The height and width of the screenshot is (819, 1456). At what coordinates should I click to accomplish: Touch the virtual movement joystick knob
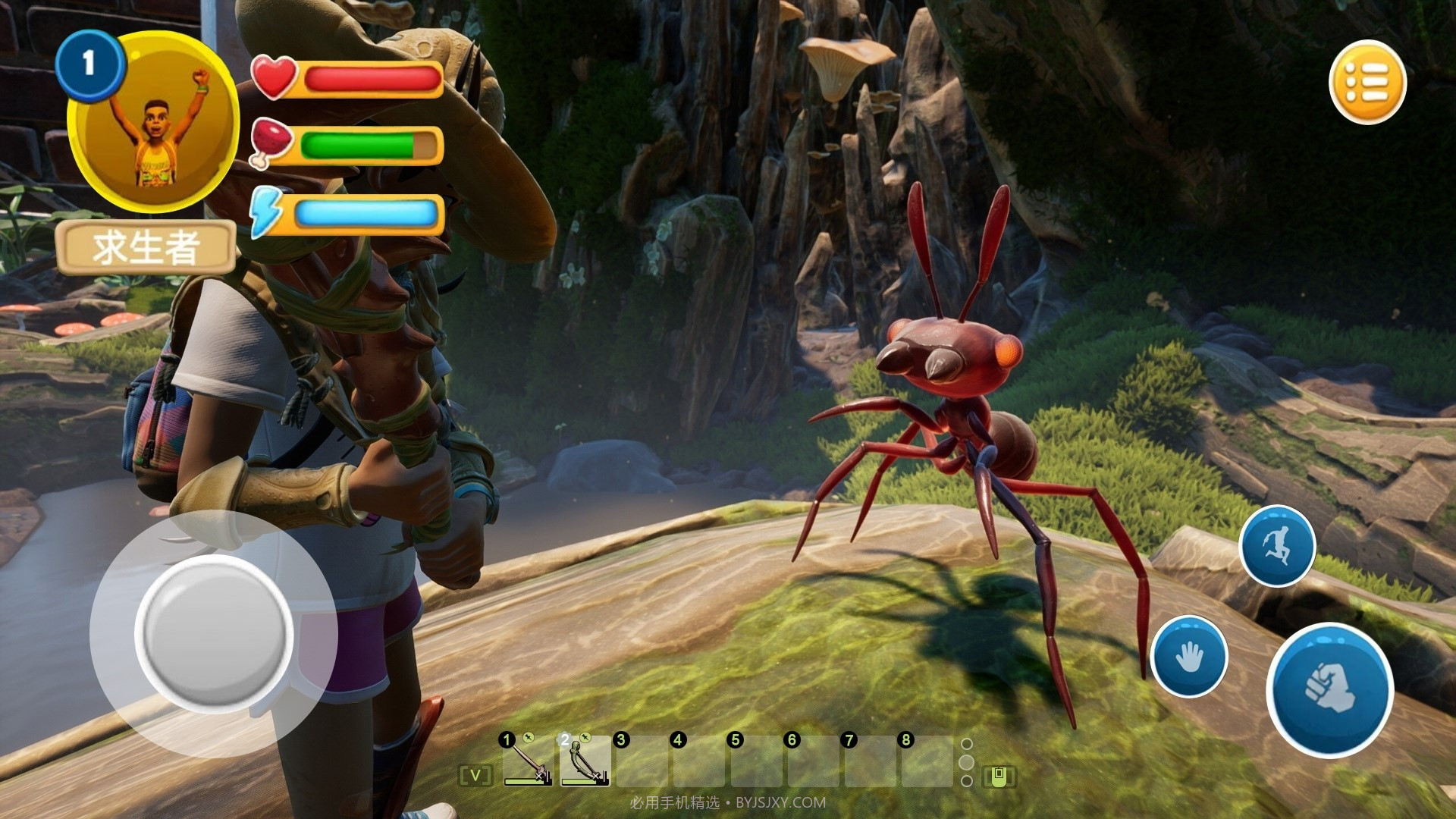coord(214,634)
